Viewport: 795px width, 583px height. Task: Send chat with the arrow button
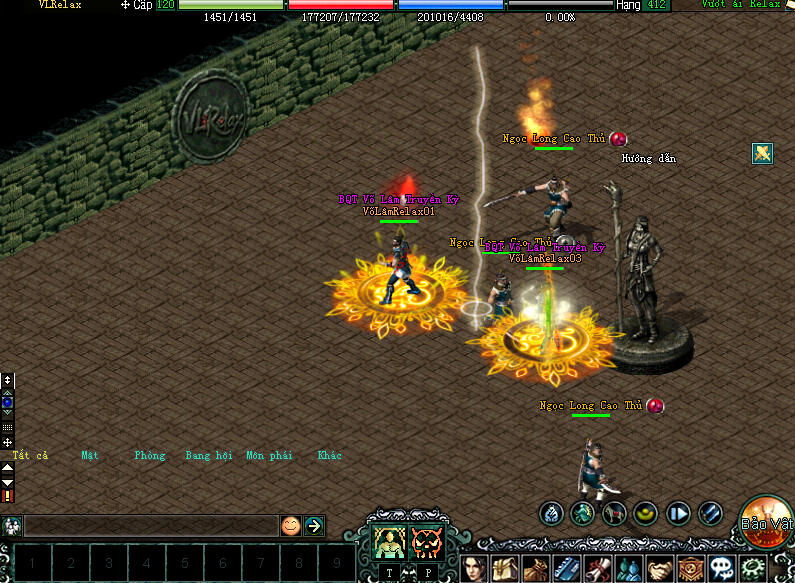(x=314, y=525)
